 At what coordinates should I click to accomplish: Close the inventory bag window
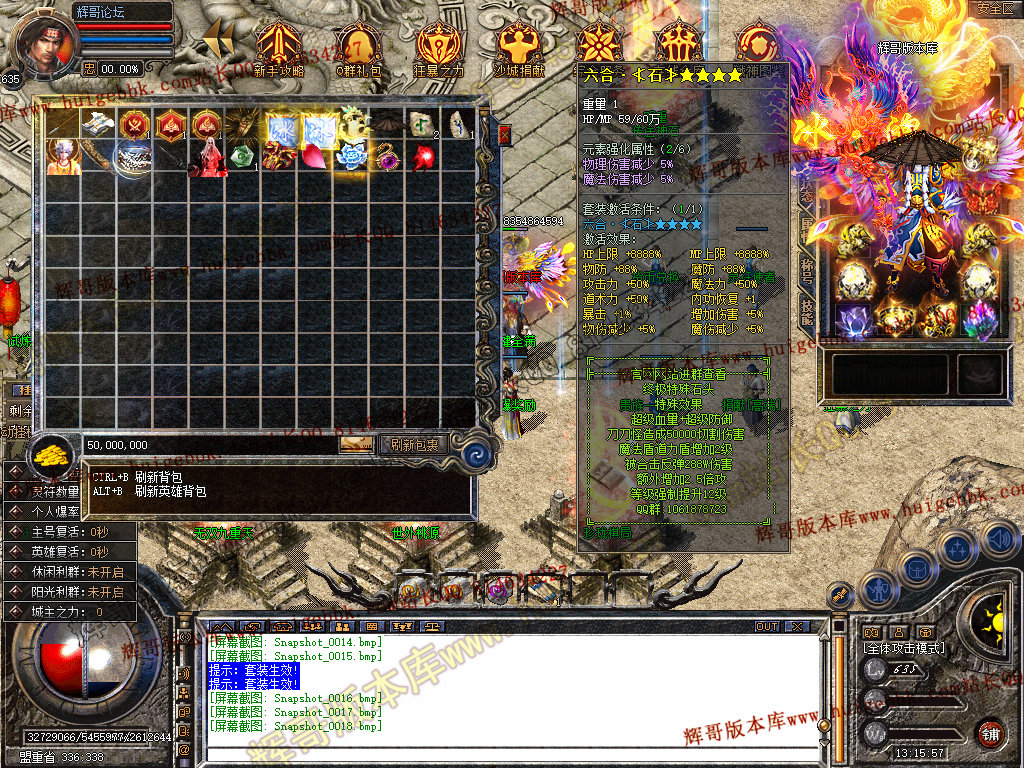[x=504, y=134]
